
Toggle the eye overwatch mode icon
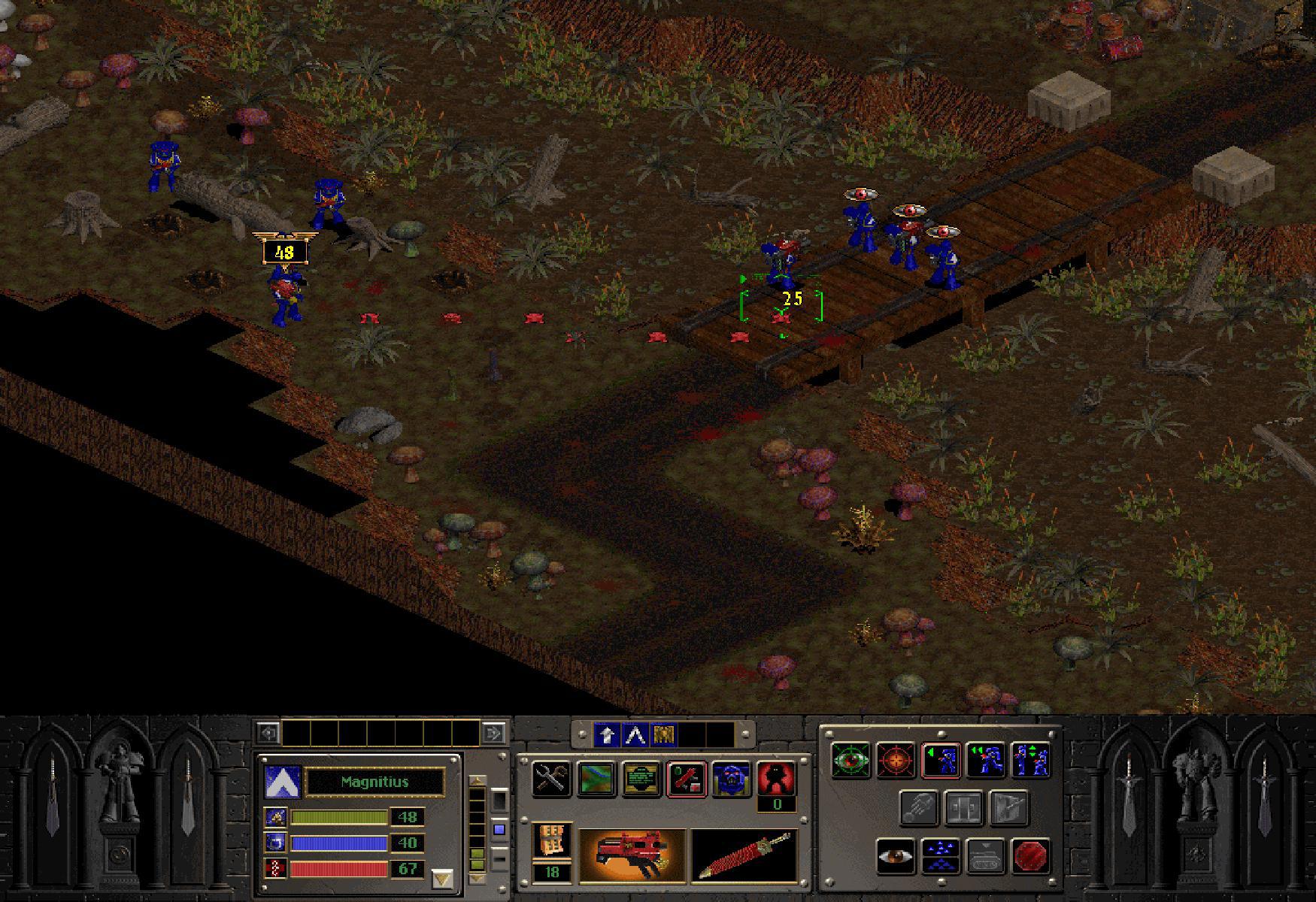pyautogui.click(x=896, y=856)
